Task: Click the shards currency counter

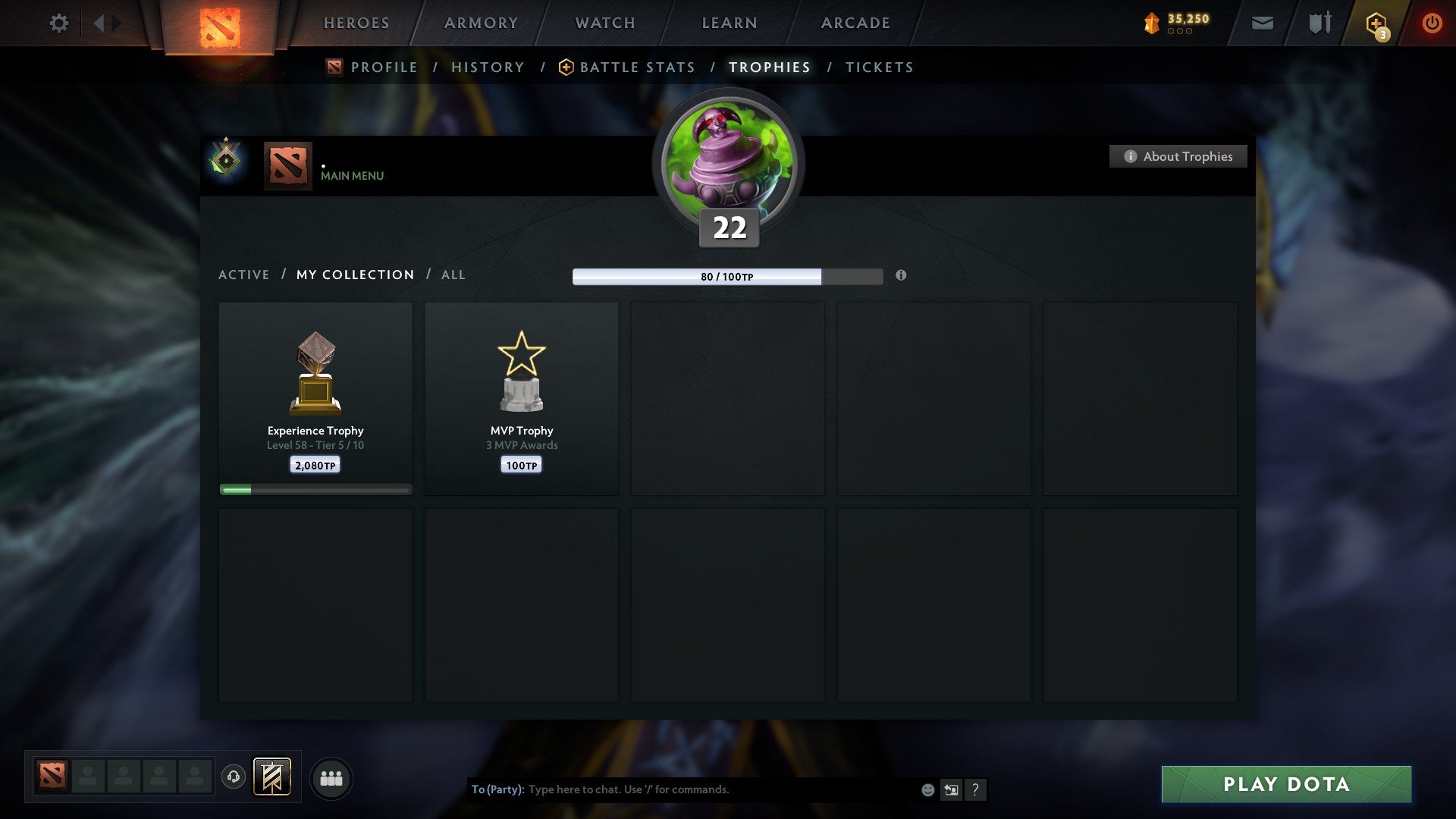Action: point(1179,23)
